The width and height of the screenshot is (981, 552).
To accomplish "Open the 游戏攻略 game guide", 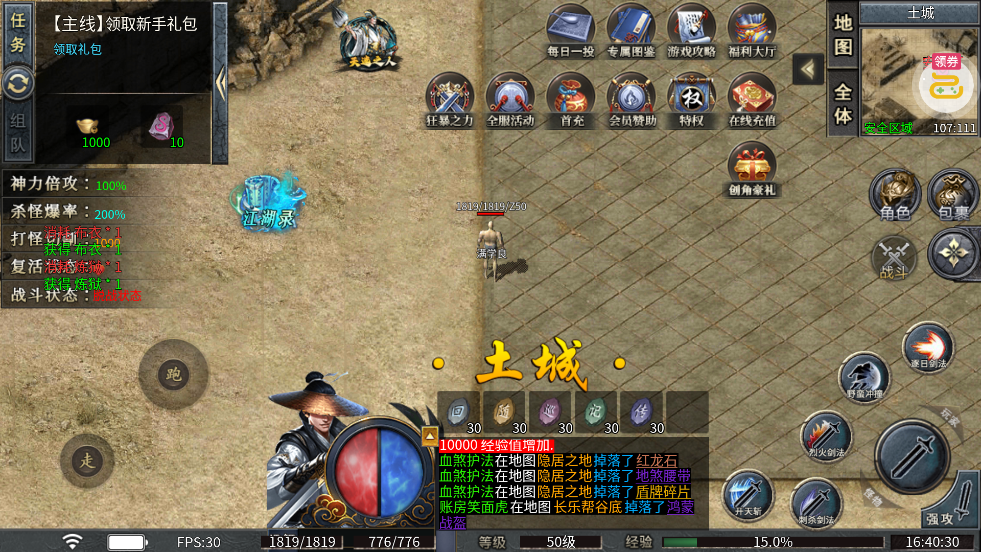I will coord(692,28).
